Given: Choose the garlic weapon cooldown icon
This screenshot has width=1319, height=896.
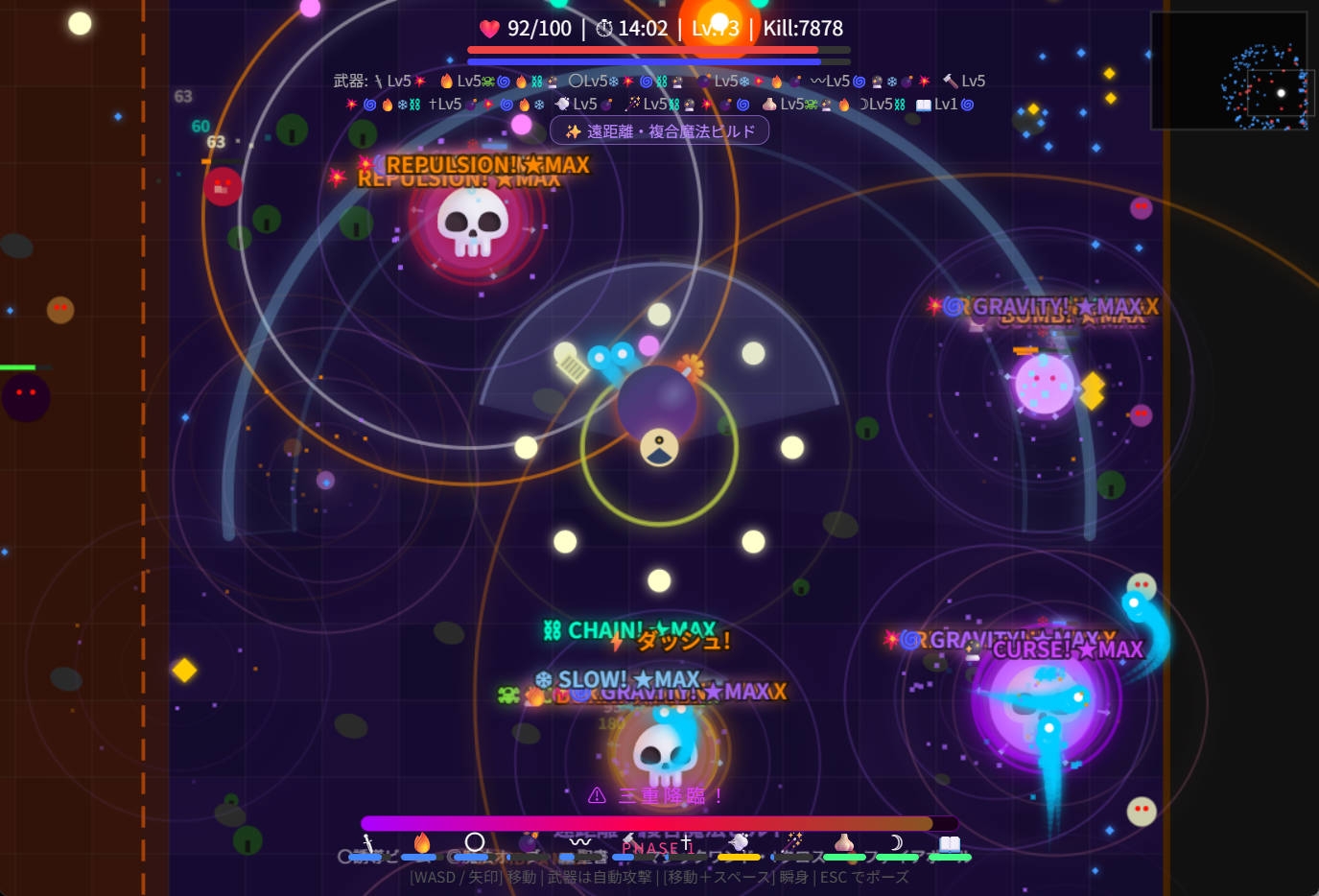Looking at the screenshot, I should (844, 842).
